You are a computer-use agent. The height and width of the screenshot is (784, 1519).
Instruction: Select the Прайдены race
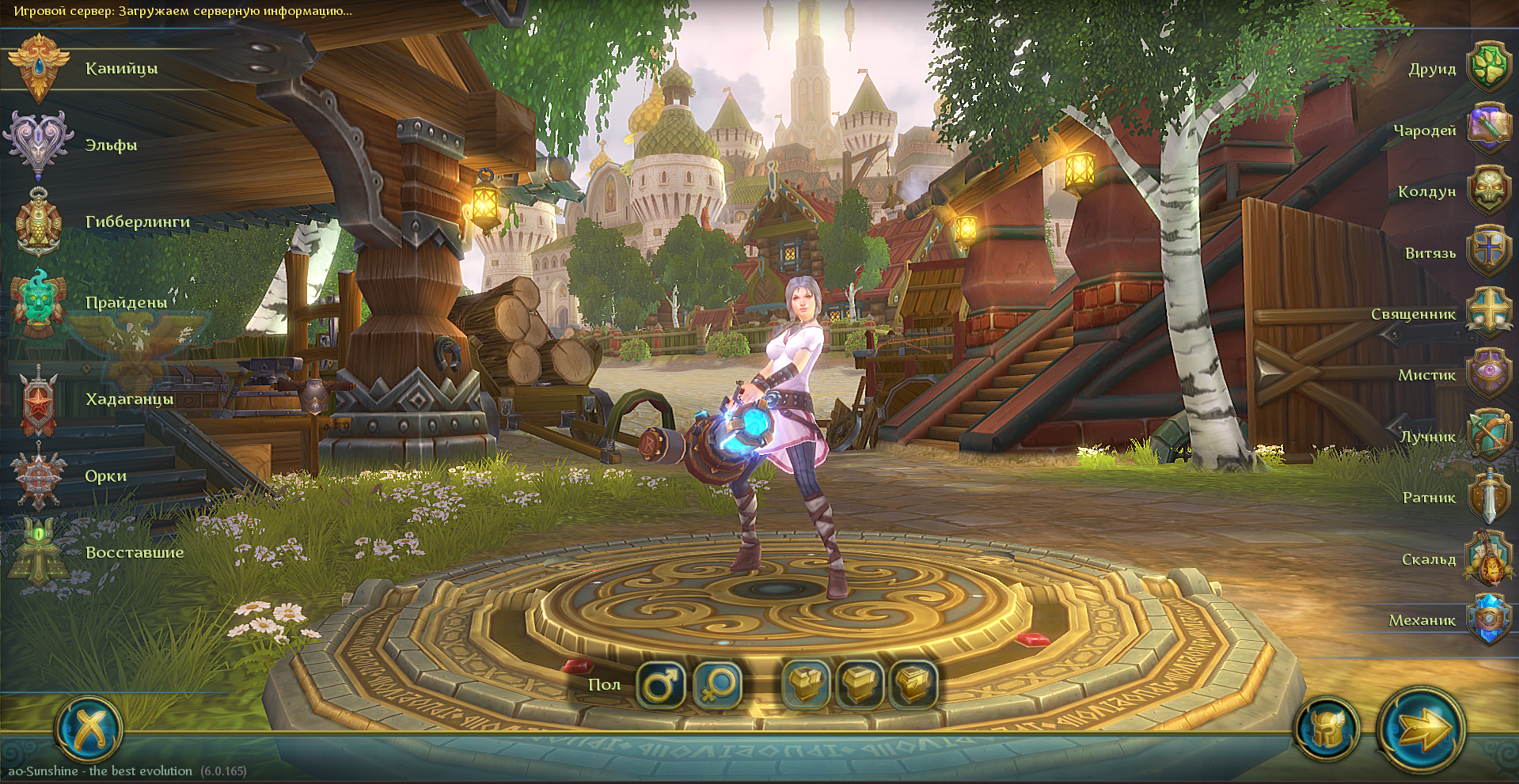38,302
